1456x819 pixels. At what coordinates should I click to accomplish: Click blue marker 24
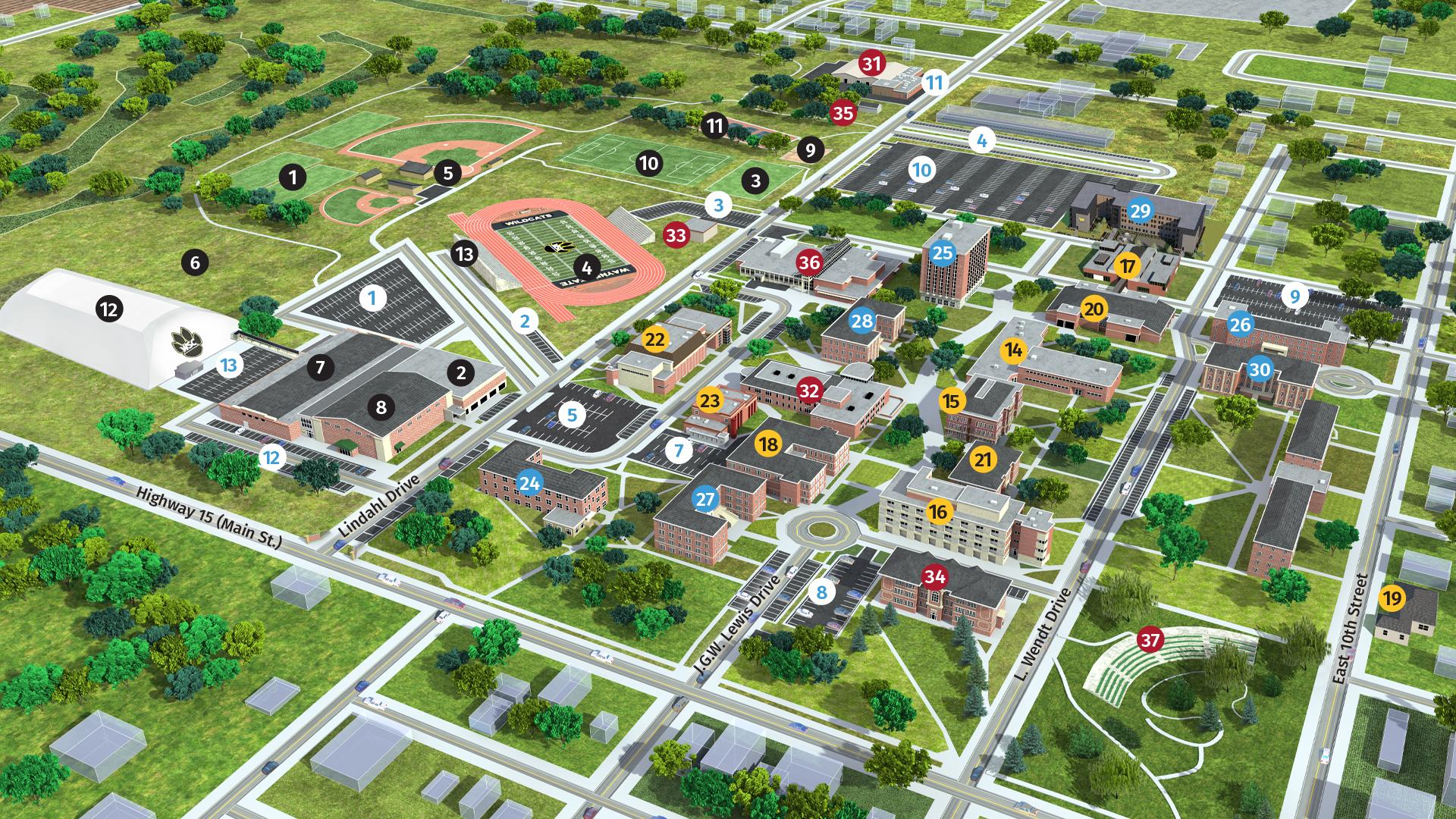pyautogui.click(x=529, y=481)
